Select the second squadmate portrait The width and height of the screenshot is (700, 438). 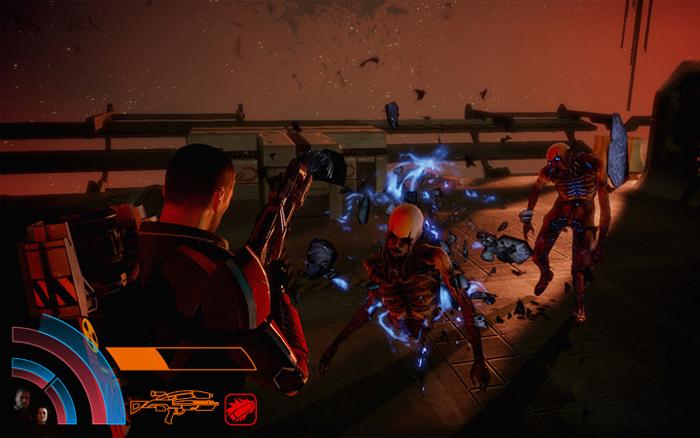(x=43, y=413)
